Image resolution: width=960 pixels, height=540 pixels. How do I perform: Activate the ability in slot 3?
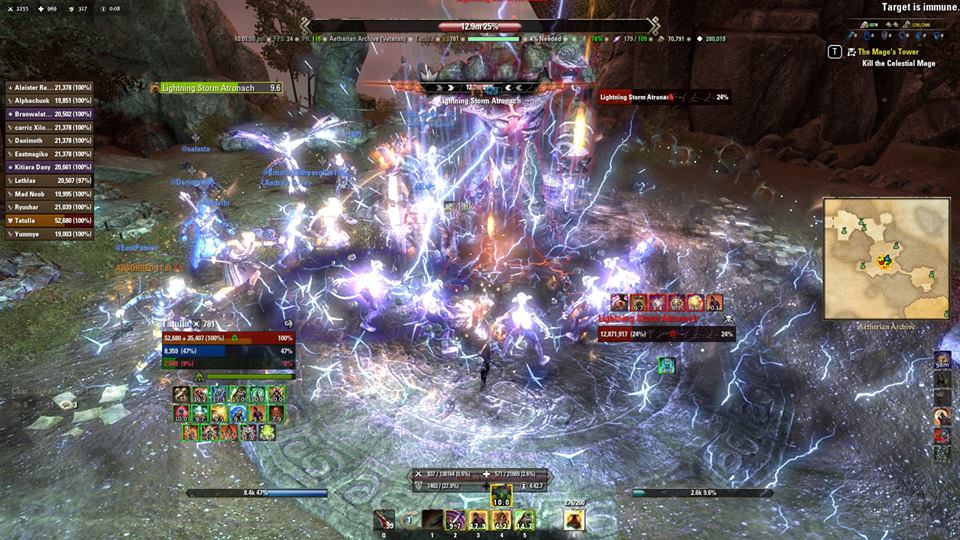(479, 520)
